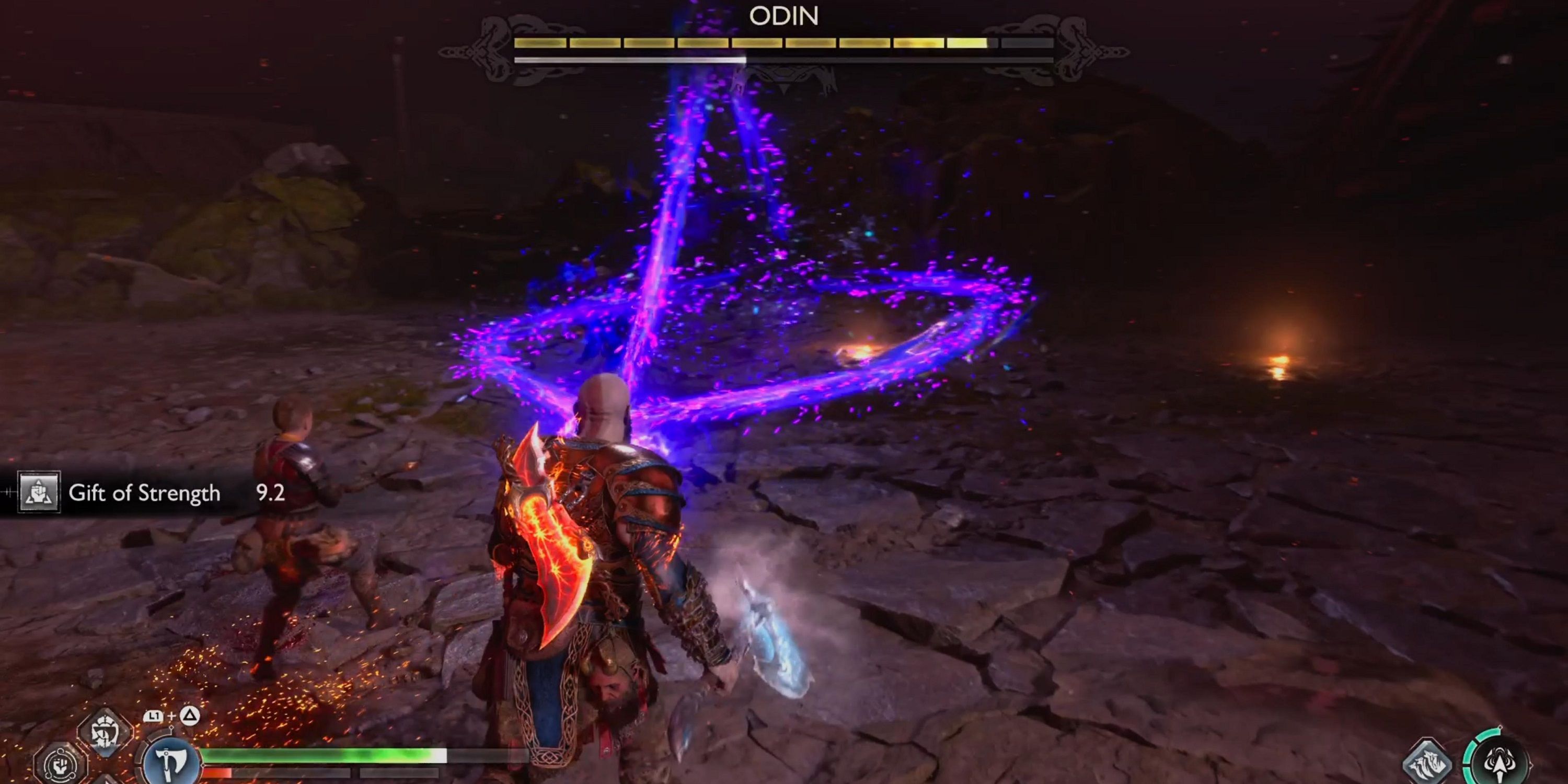The height and width of the screenshot is (784, 1568).
Task: Activate the helmet relic ability icon
Action: [105, 732]
